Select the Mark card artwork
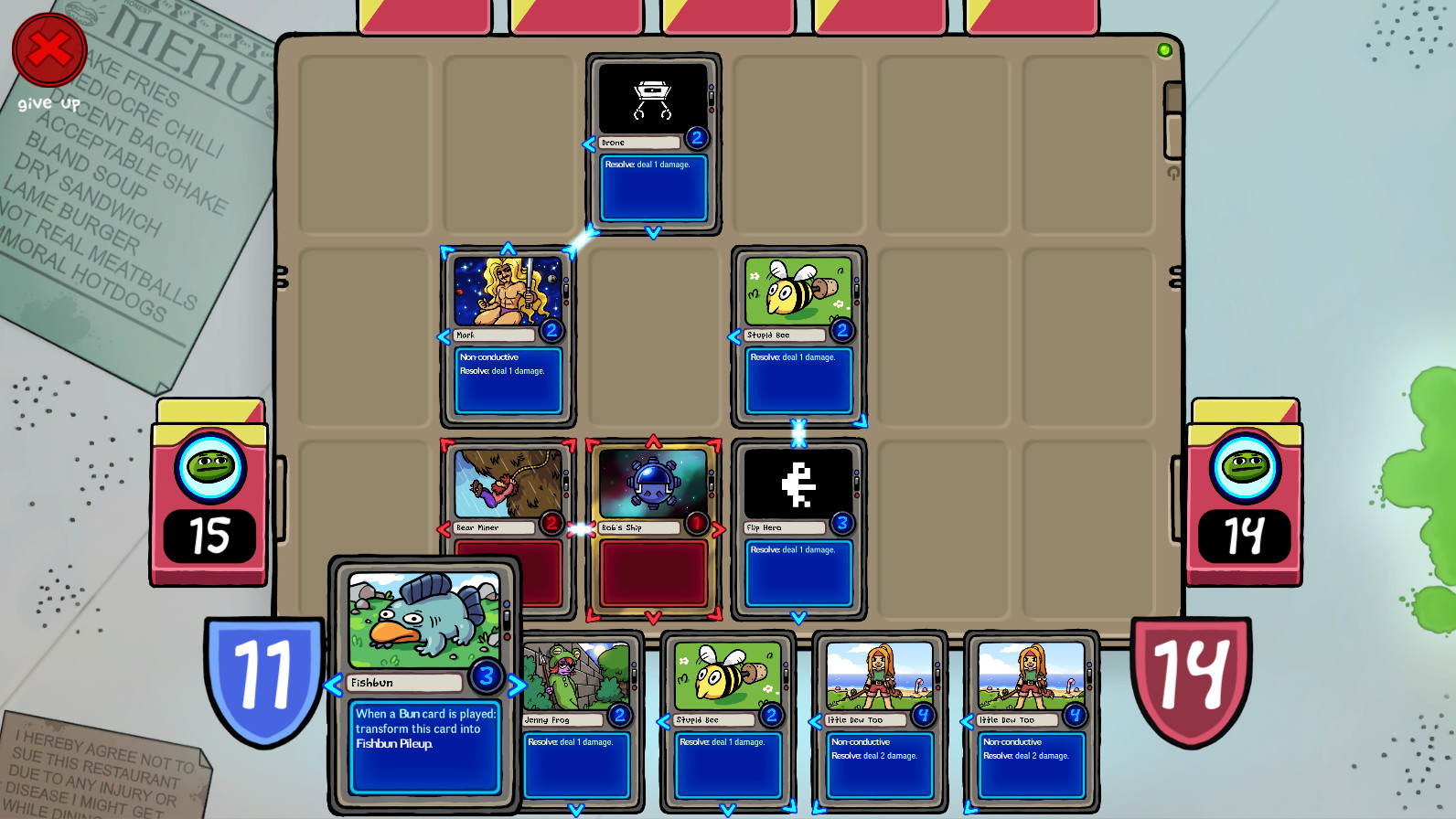Image resolution: width=1456 pixels, height=819 pixels. (x=509, y=292)
